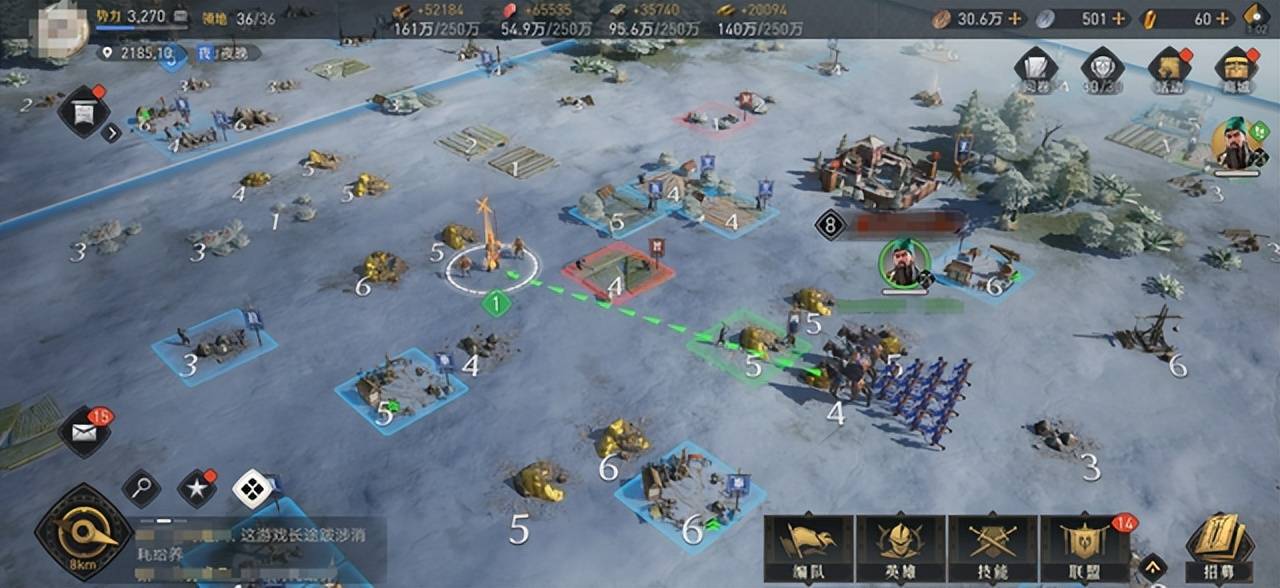
Task: Open the scroll papers icon
Action: [x=1036, y=70]
